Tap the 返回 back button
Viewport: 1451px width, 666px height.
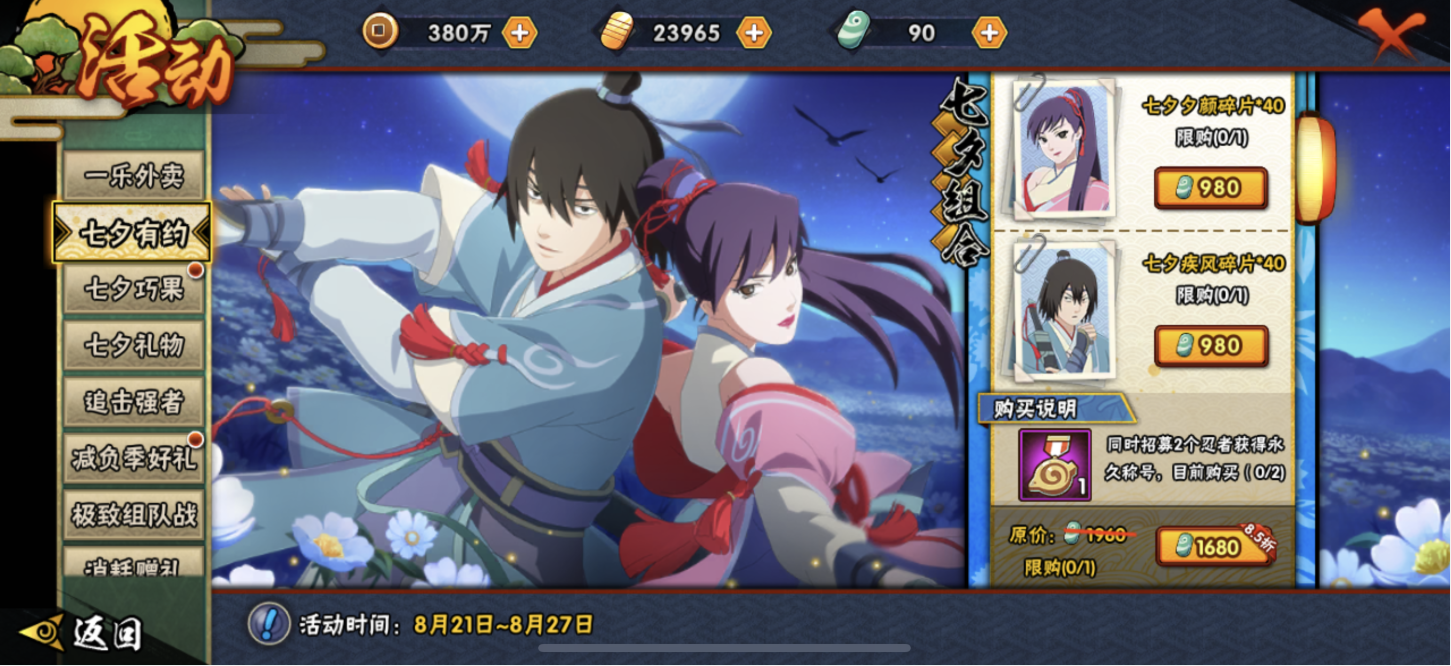pos(90,632)
